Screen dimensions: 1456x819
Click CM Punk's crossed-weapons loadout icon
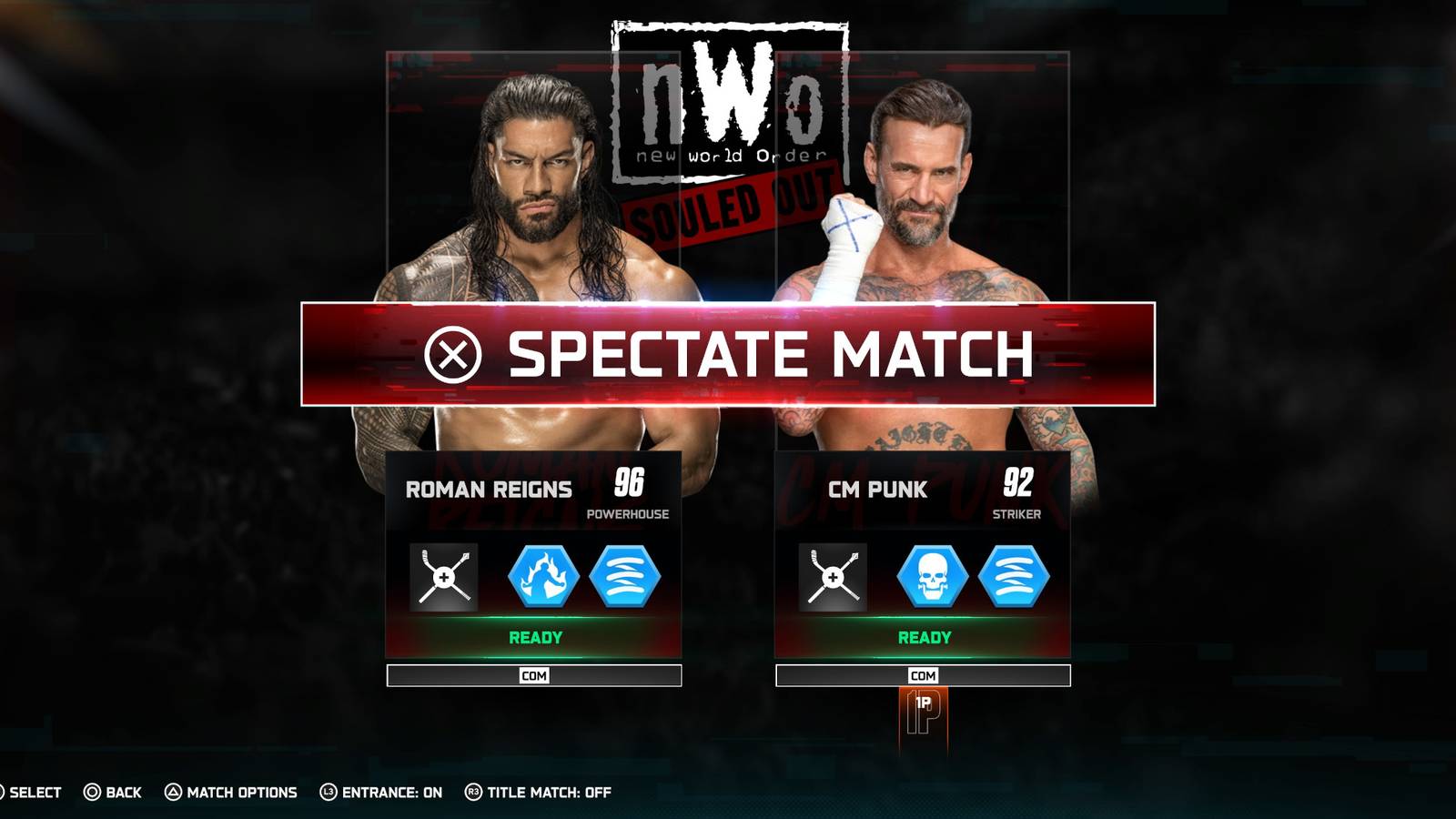tap(831, 577)
